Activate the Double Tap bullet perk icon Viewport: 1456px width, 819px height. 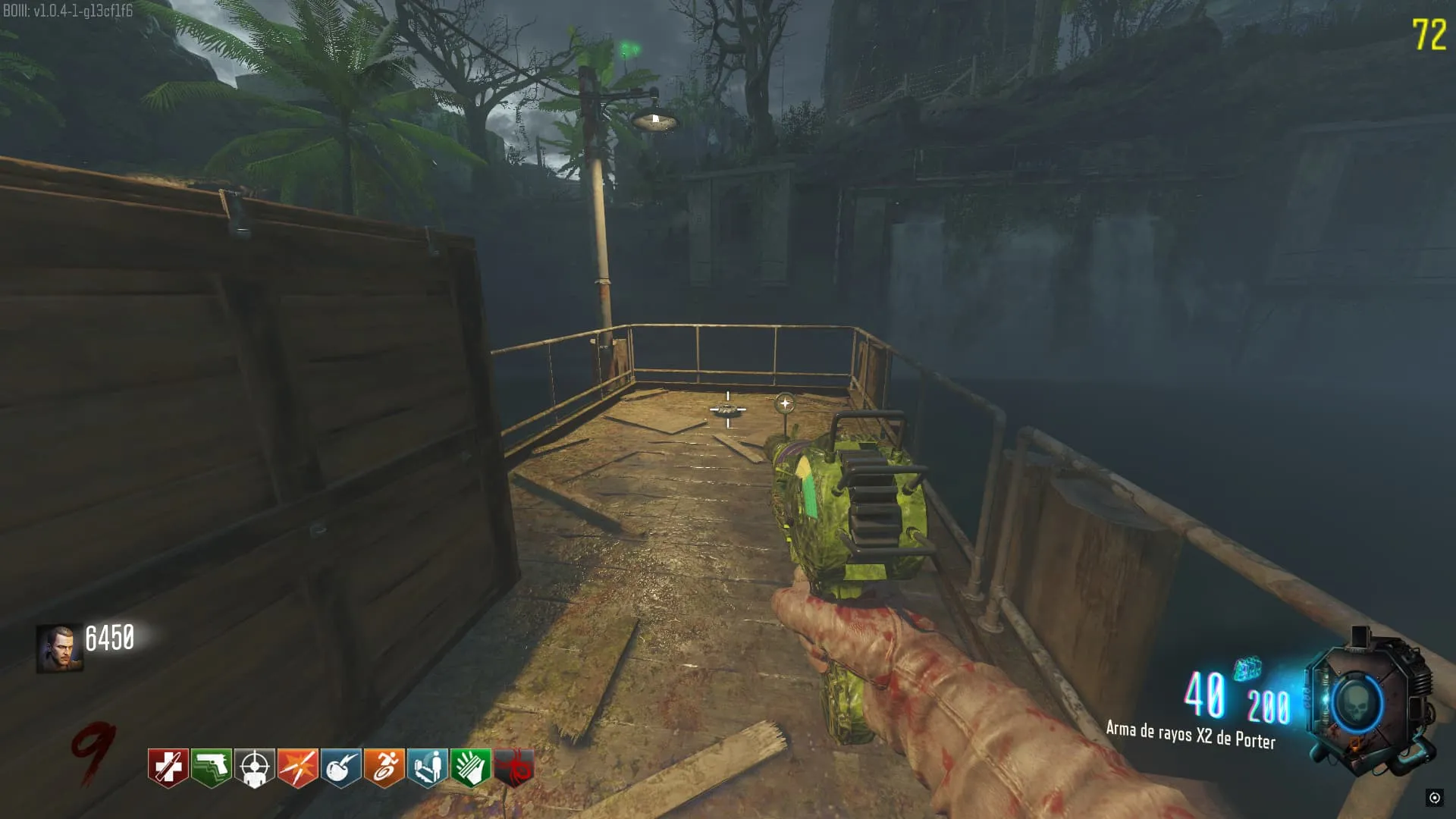(298, 767)
